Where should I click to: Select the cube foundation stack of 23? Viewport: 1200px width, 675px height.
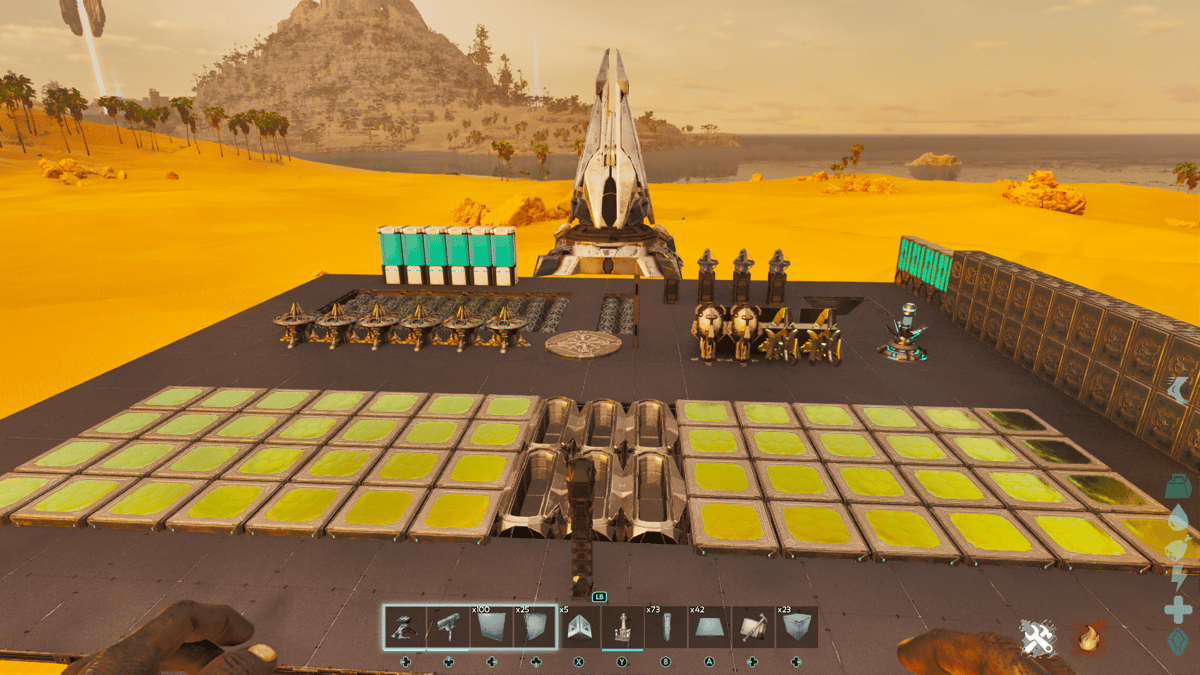[796, 627]
